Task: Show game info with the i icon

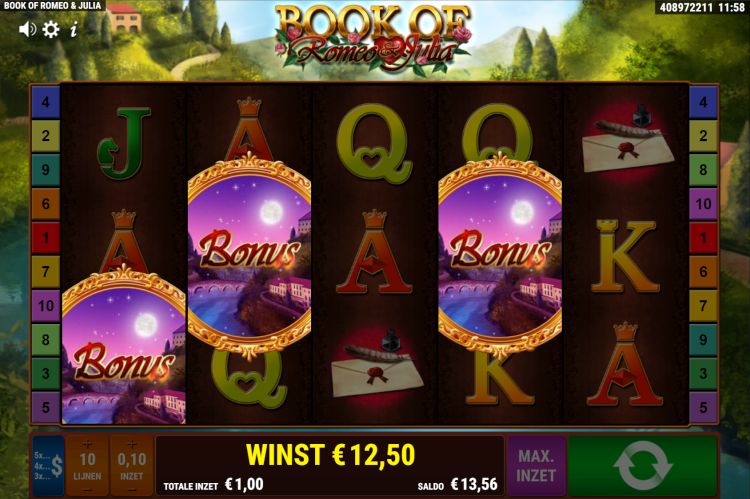Action: point(73,29)
